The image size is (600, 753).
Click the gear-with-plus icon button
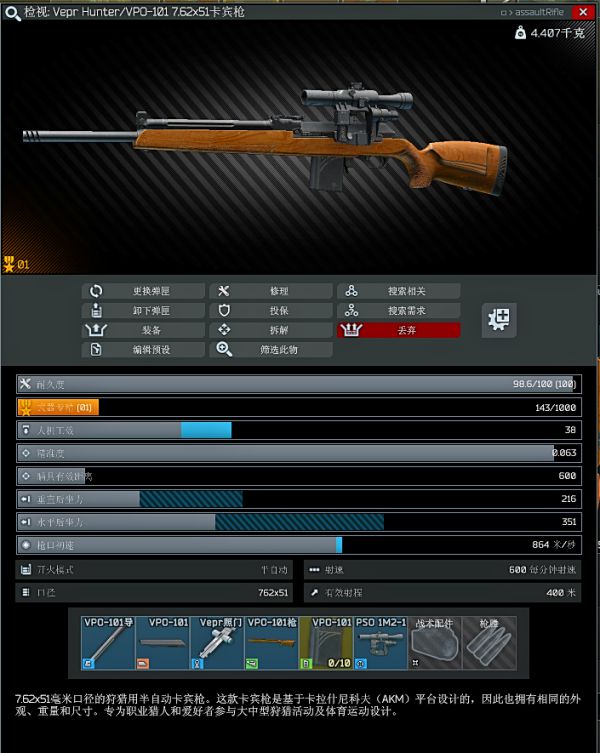(498, 320)
